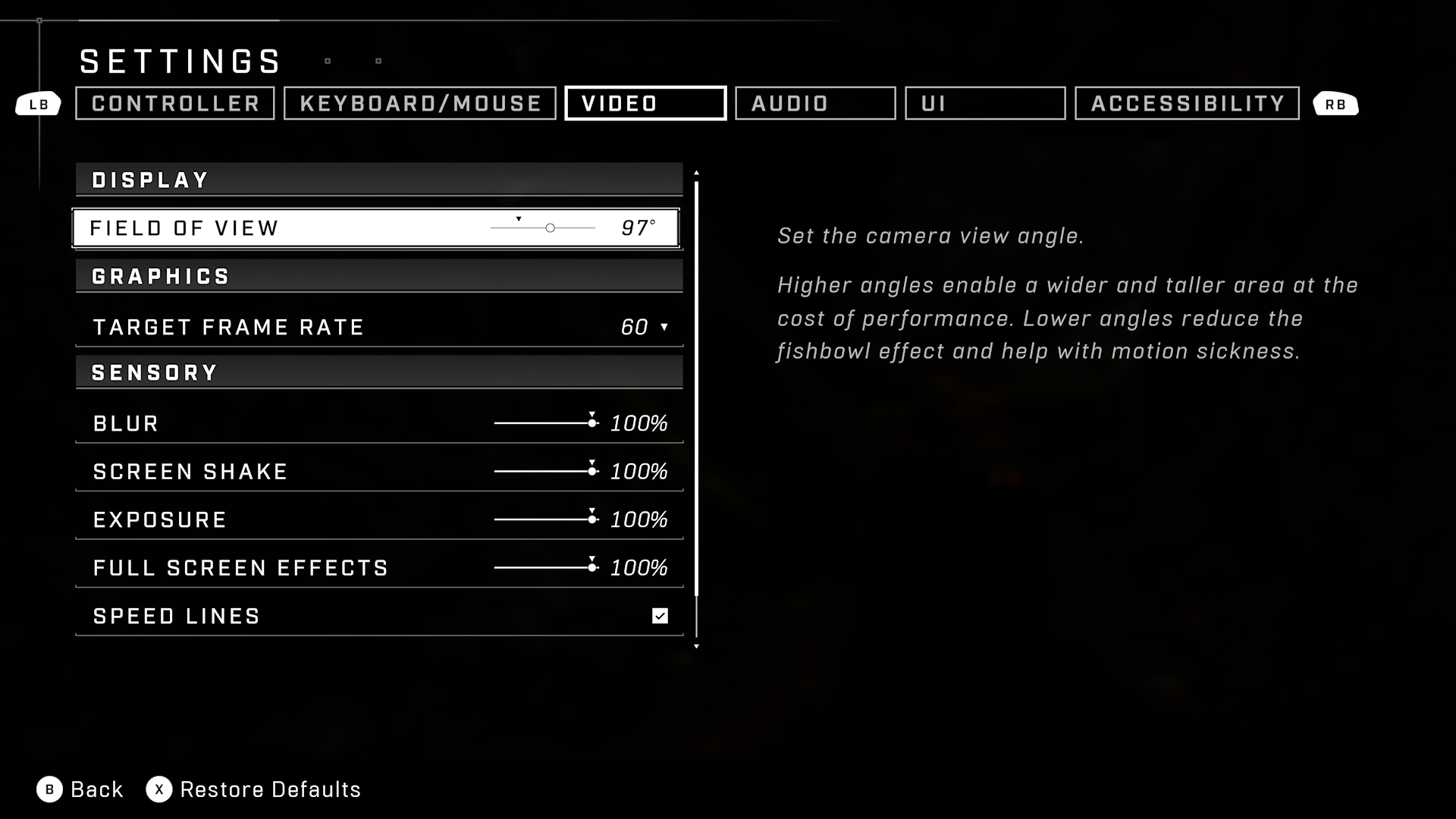Open the ACCESSIBILITY settings tab
The height and width of the screenshot is (819, 1456).
(x=1186, y=103)
